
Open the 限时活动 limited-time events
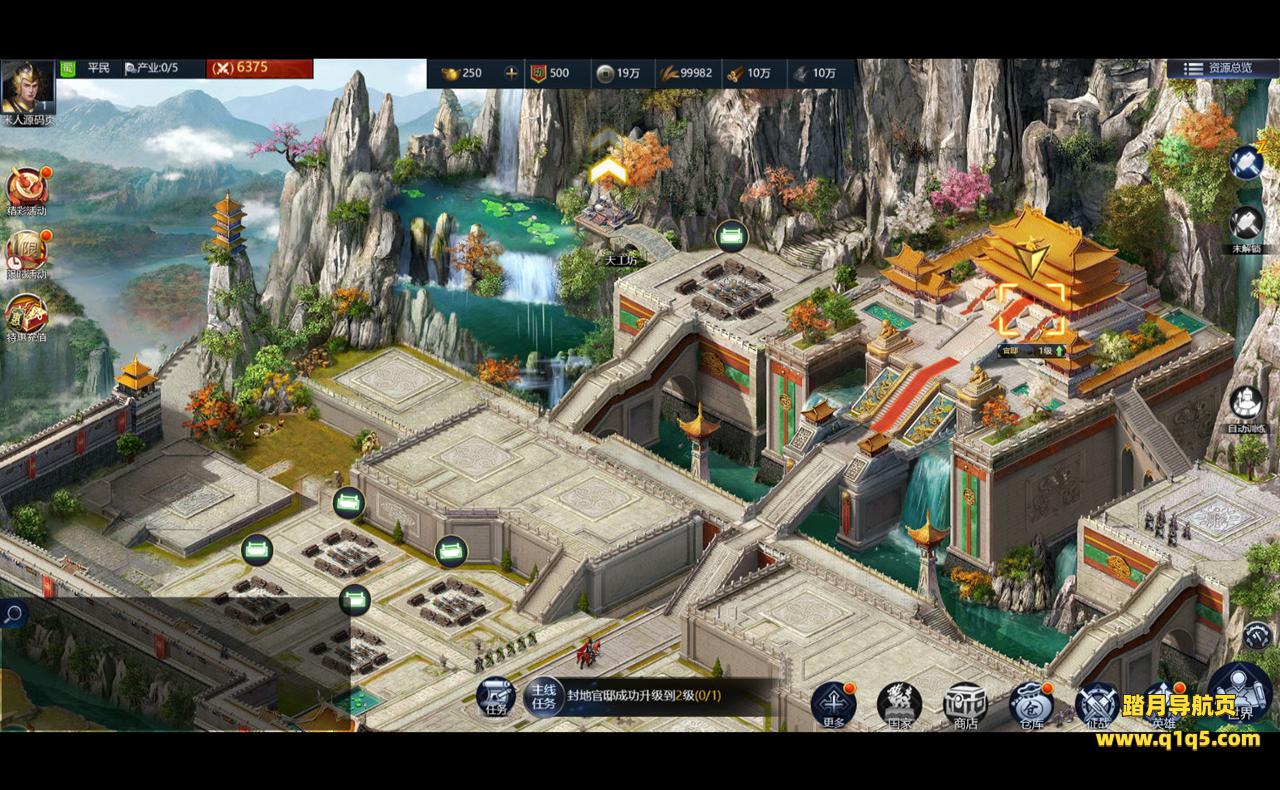click(x=27, y=251)
